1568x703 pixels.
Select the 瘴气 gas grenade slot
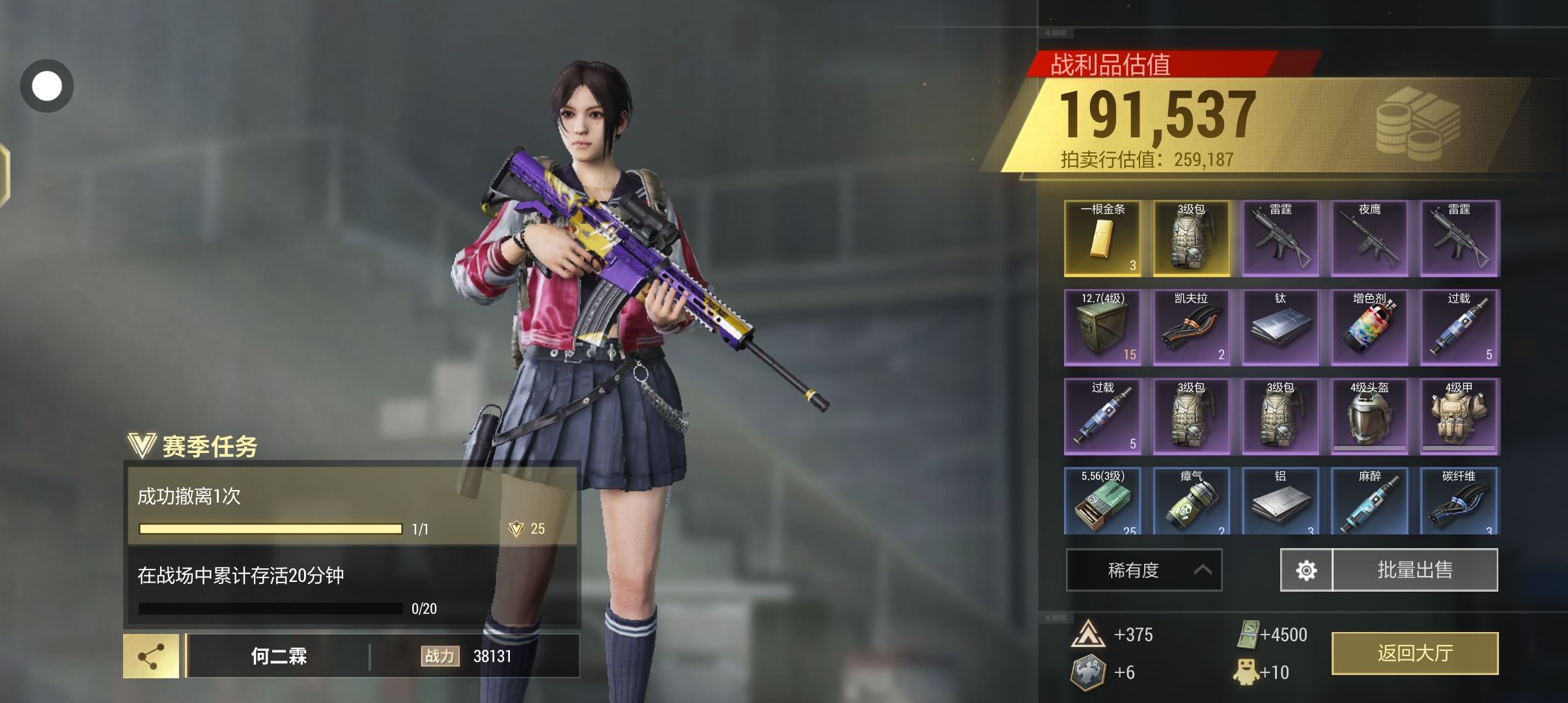click(1191, 501)
